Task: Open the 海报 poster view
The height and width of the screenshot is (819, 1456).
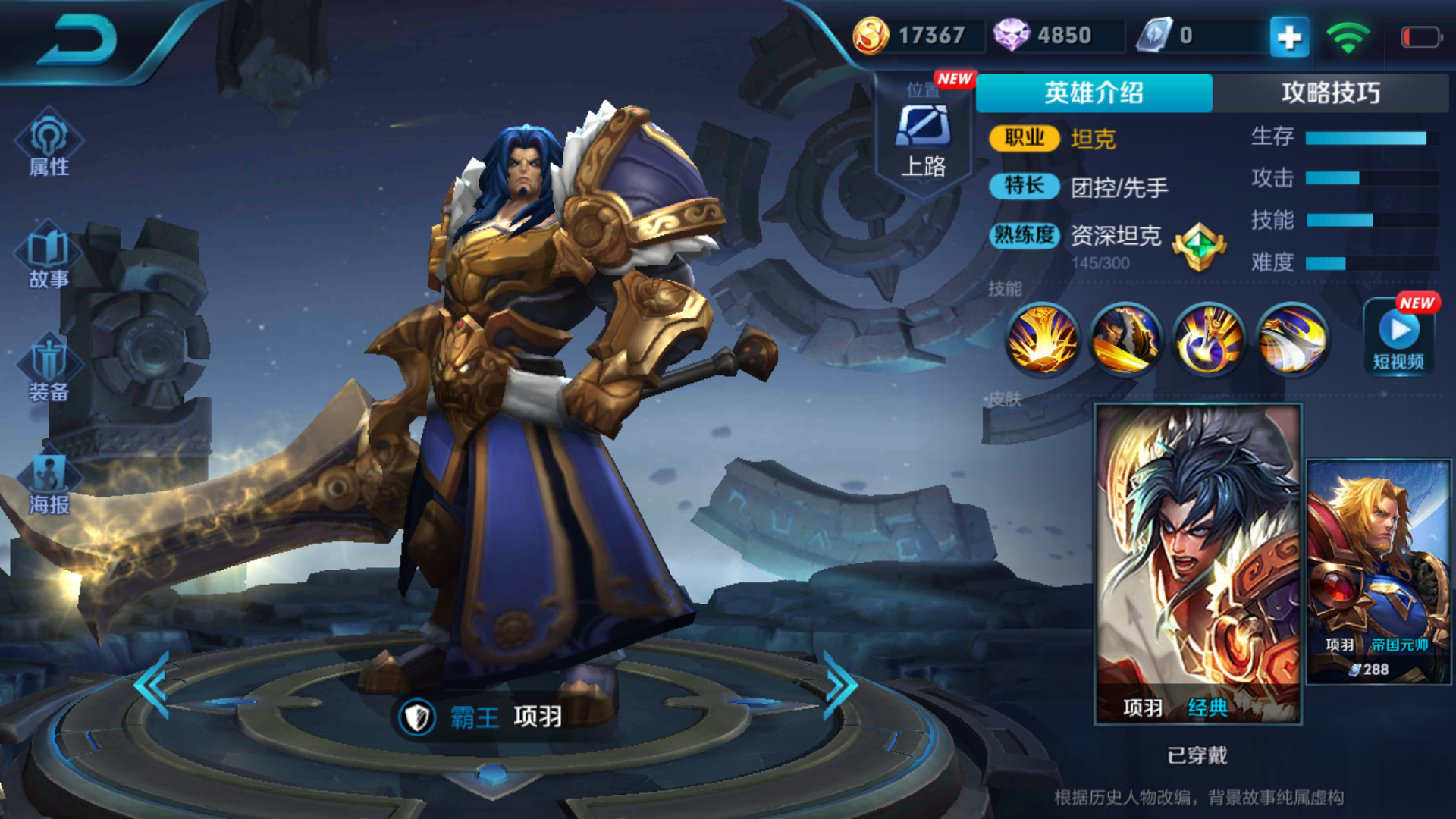Action: point(49,482)
